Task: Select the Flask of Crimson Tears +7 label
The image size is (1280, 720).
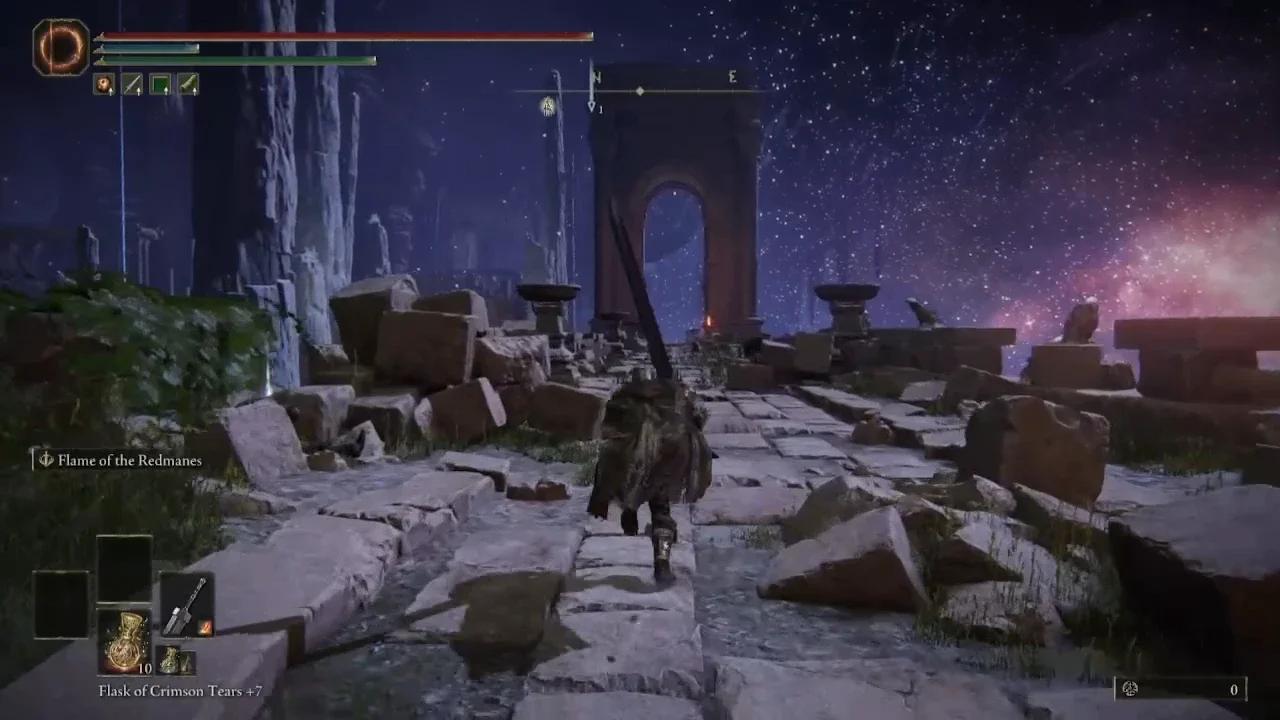Action: (x=180, y=691)
